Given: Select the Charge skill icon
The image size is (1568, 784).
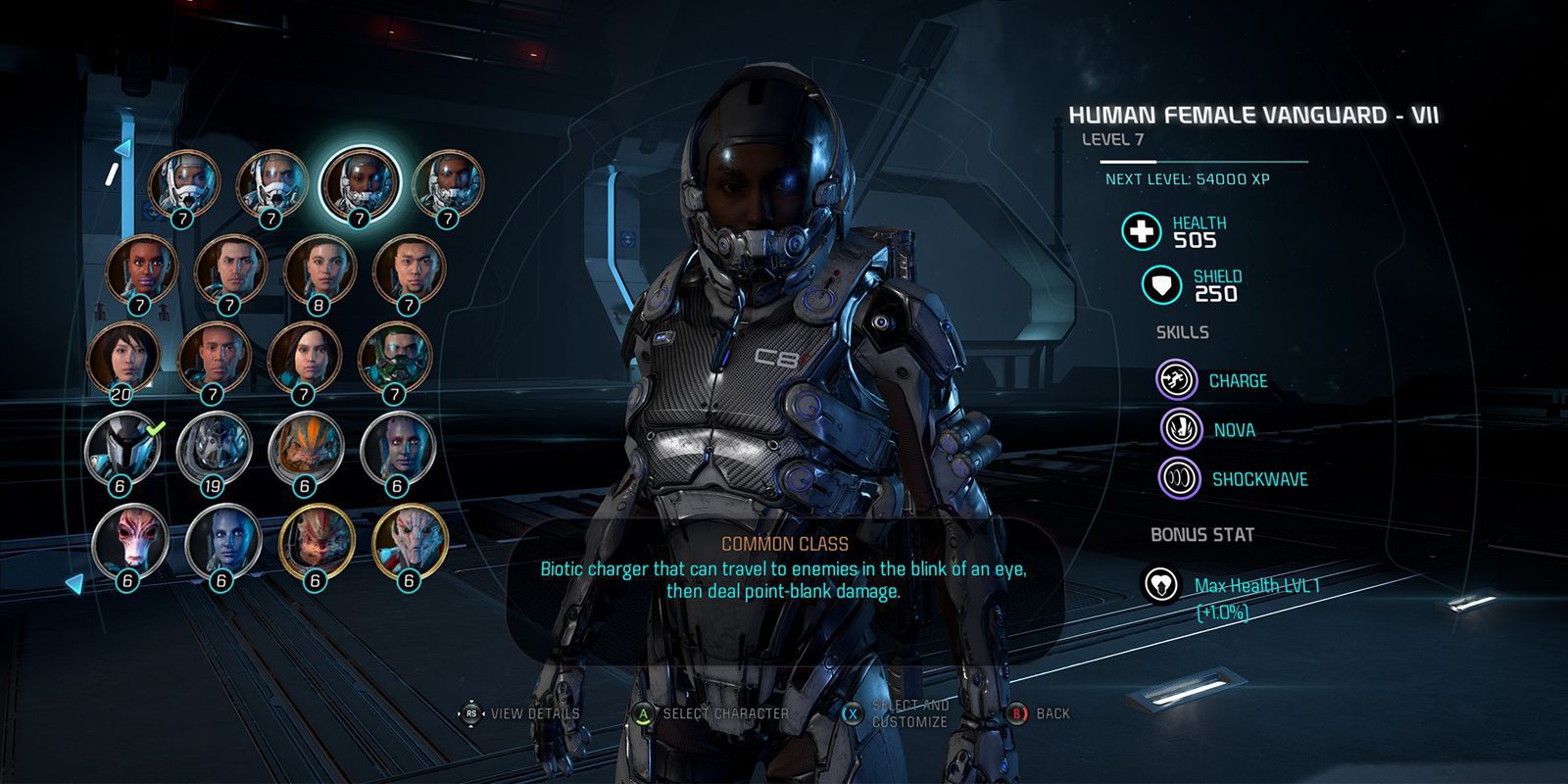Looking at the screenshot, I should click(x=1177, y=381).
